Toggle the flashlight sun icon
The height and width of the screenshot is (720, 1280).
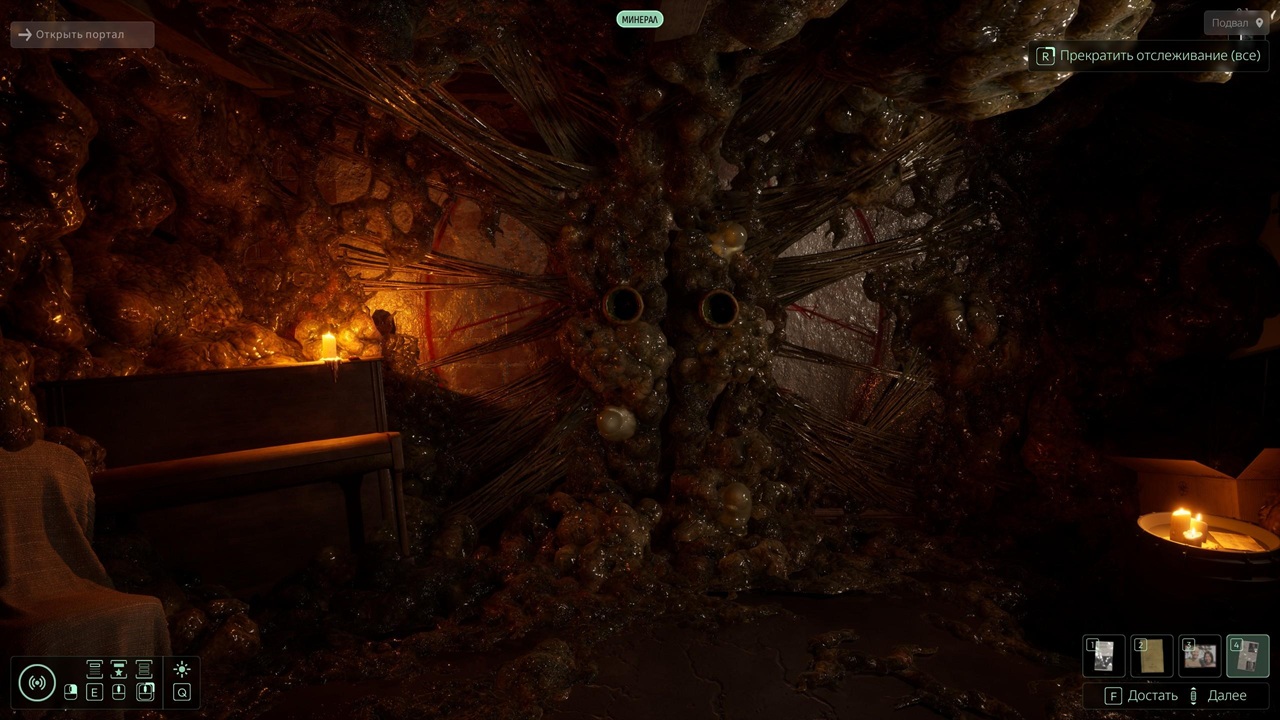(182, 670)
